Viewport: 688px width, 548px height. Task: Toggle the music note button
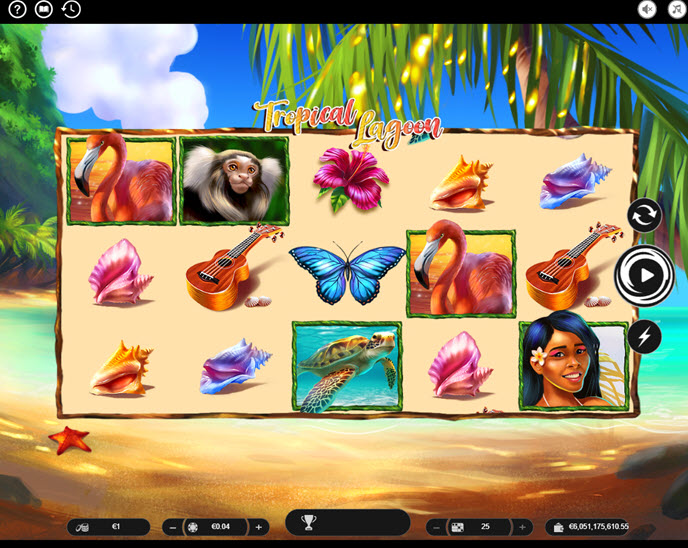674,10
